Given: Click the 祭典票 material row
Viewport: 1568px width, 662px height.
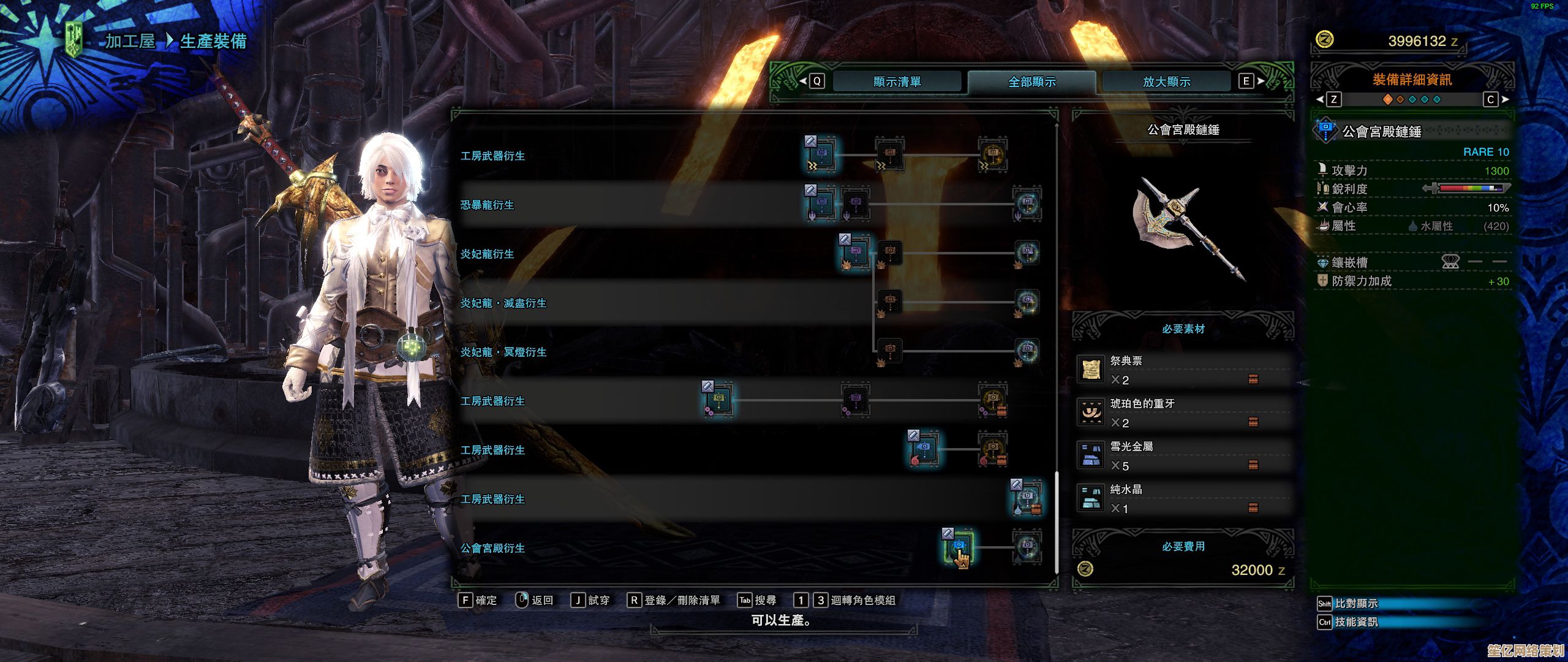Looking at the screenshot, I should (x=1182, y=370).
